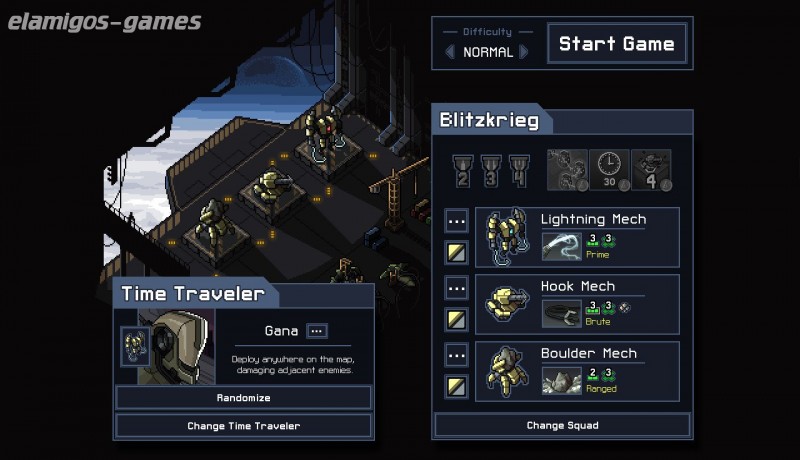Select the Lightning Mech weapon icon
The height and width of the screenshot is (460, 800).
click(x=561, y=246)
